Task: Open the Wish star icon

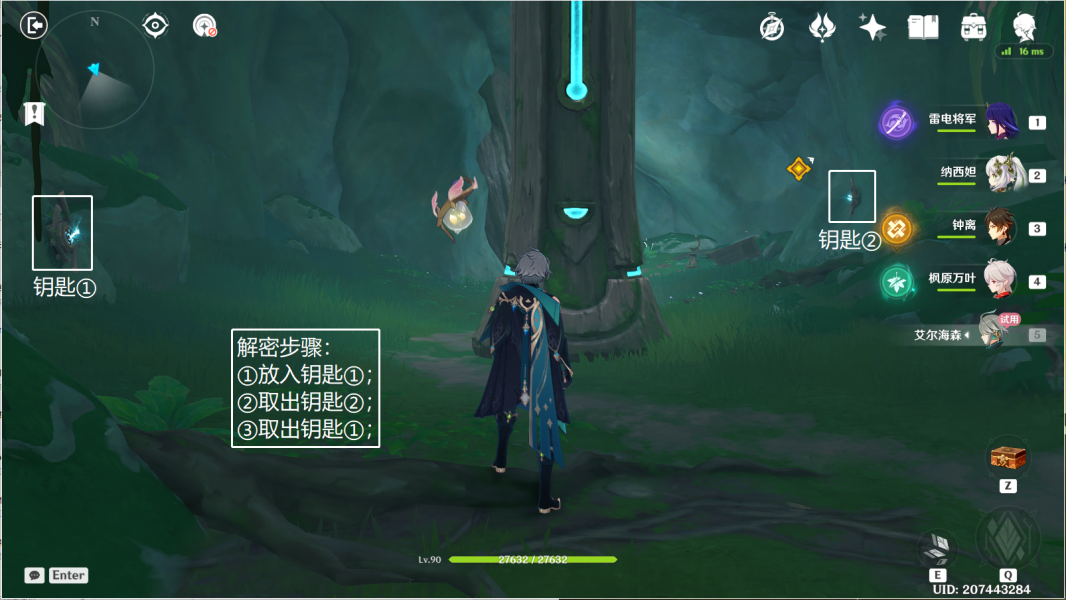Action: coord(822,27)
